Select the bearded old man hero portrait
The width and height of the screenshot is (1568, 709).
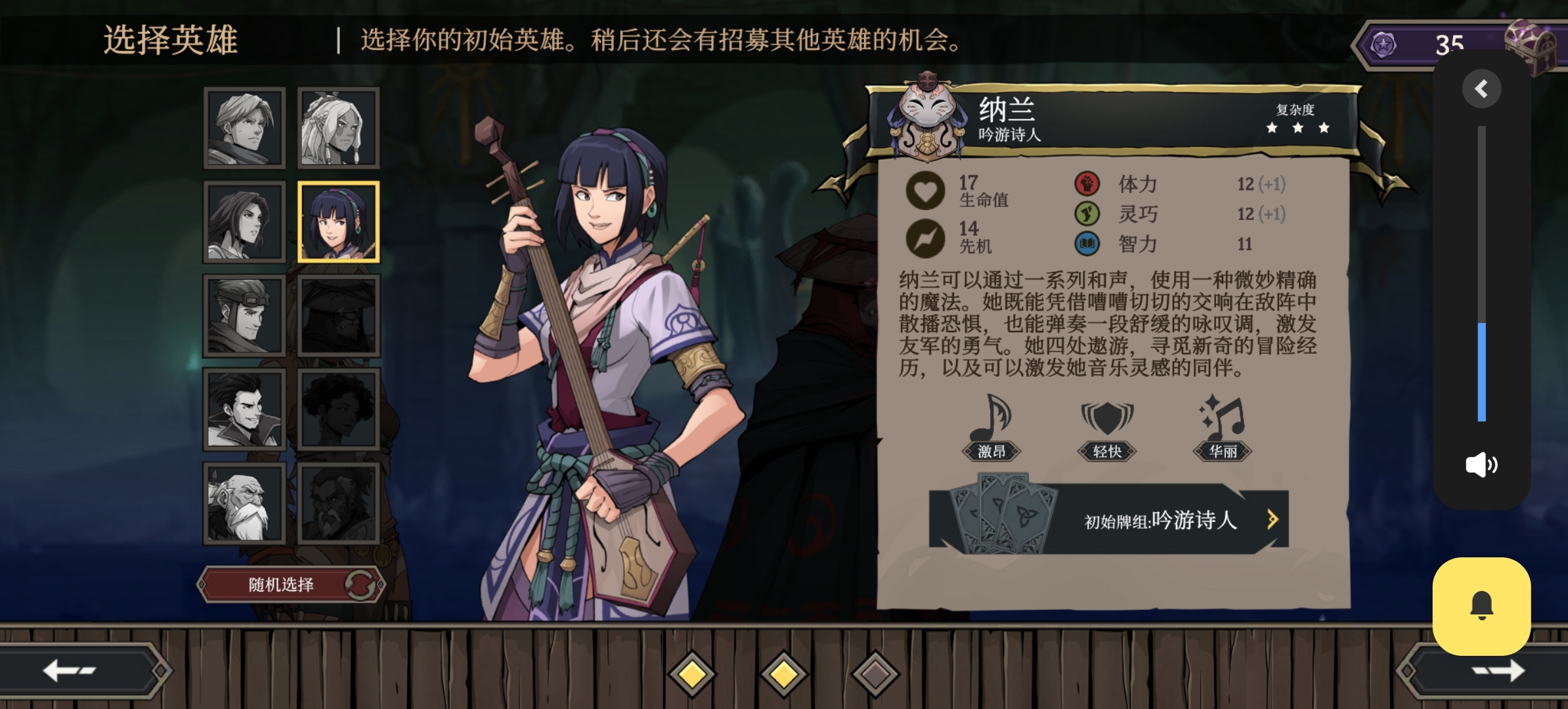pyautogui.click(x=243, y=502)
